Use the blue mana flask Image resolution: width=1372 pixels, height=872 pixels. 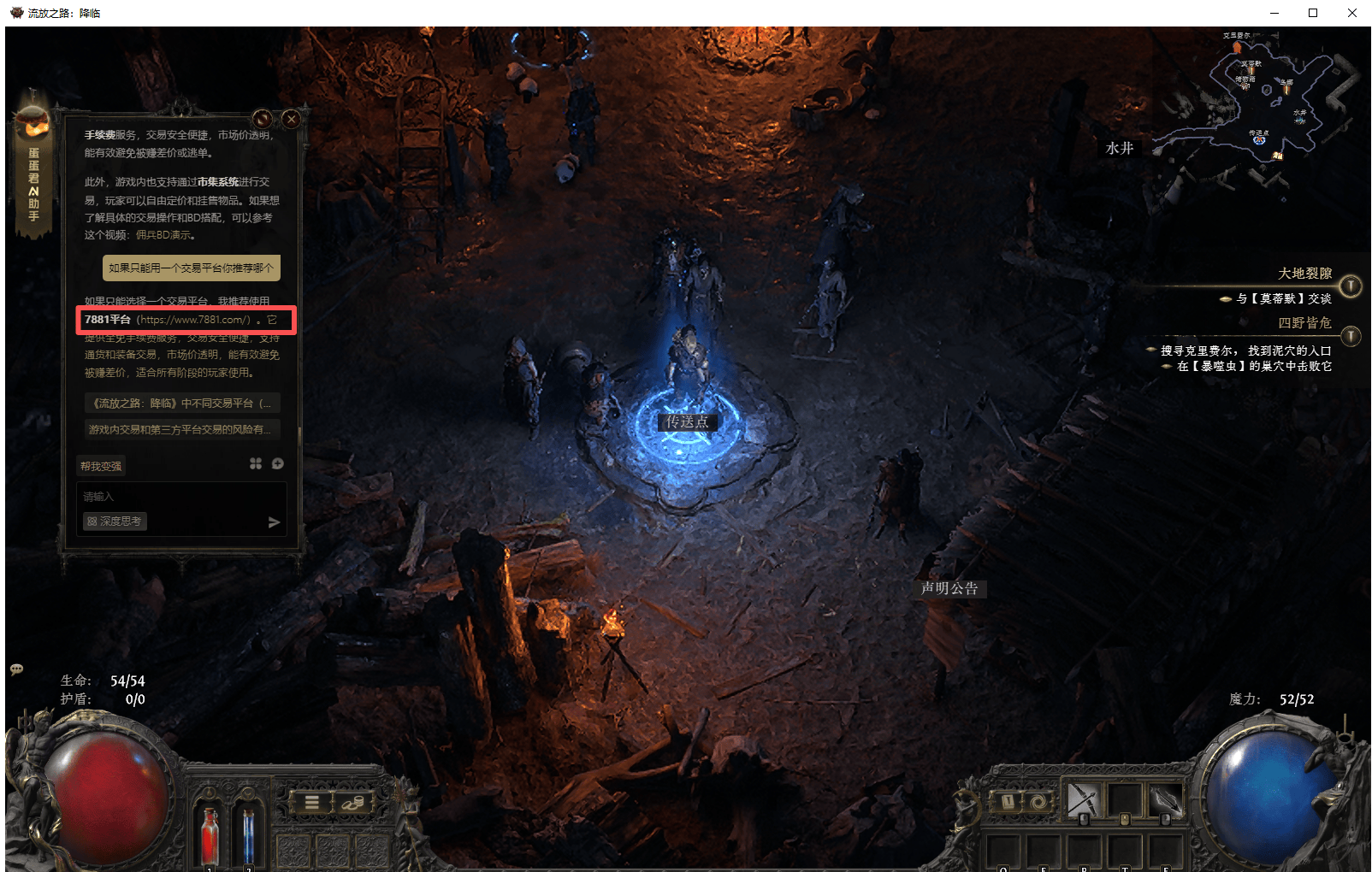[248, 834]
